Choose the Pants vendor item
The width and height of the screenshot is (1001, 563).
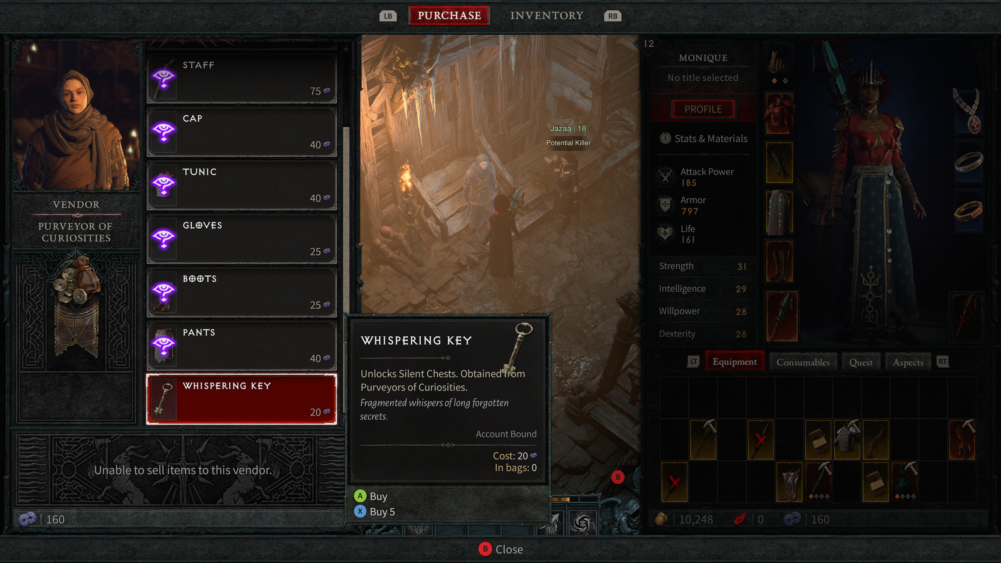[241, 346]
